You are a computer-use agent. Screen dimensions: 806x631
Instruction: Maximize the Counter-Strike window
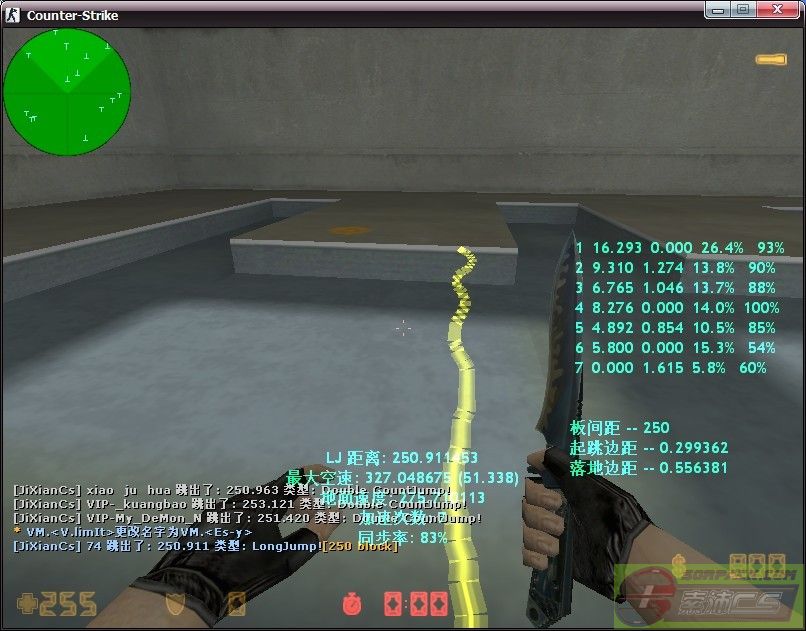[x=743, y=9]
